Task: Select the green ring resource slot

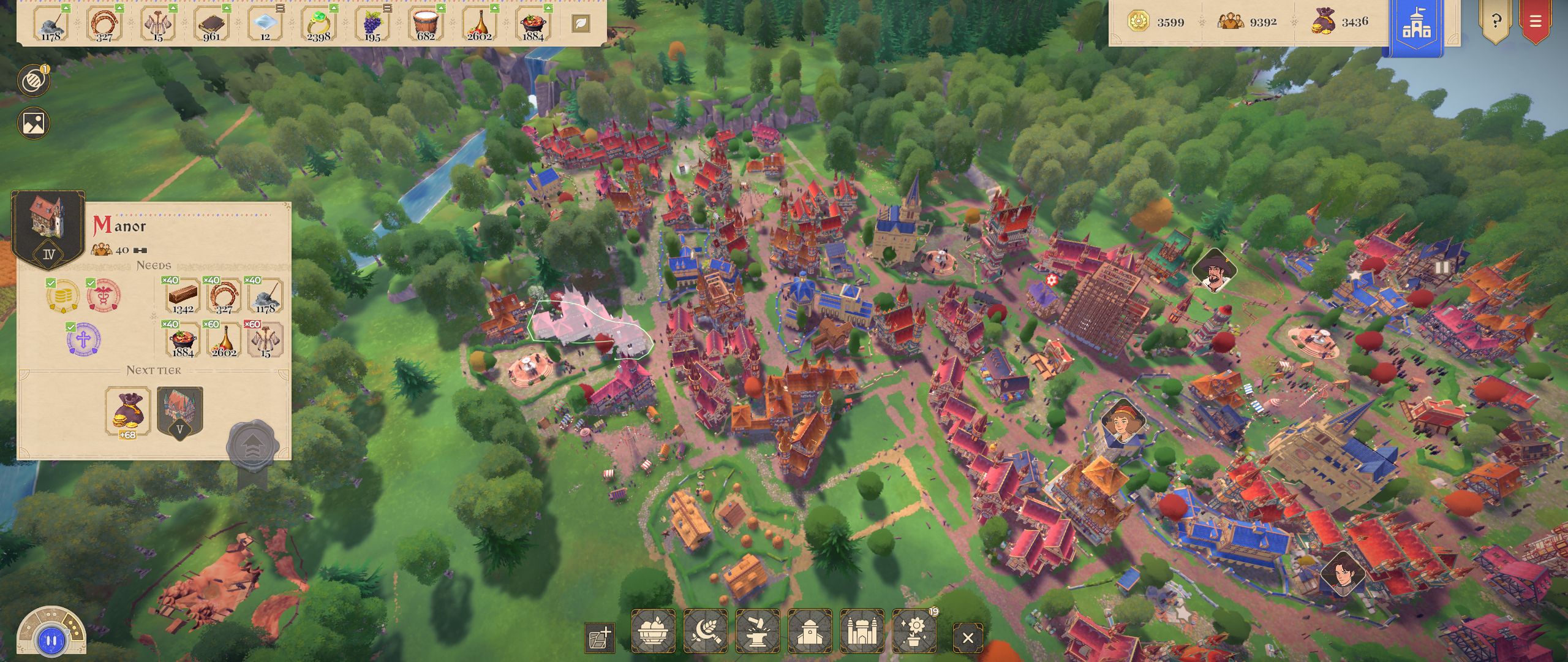Action: pyautogui.click(x=319, y=25)
